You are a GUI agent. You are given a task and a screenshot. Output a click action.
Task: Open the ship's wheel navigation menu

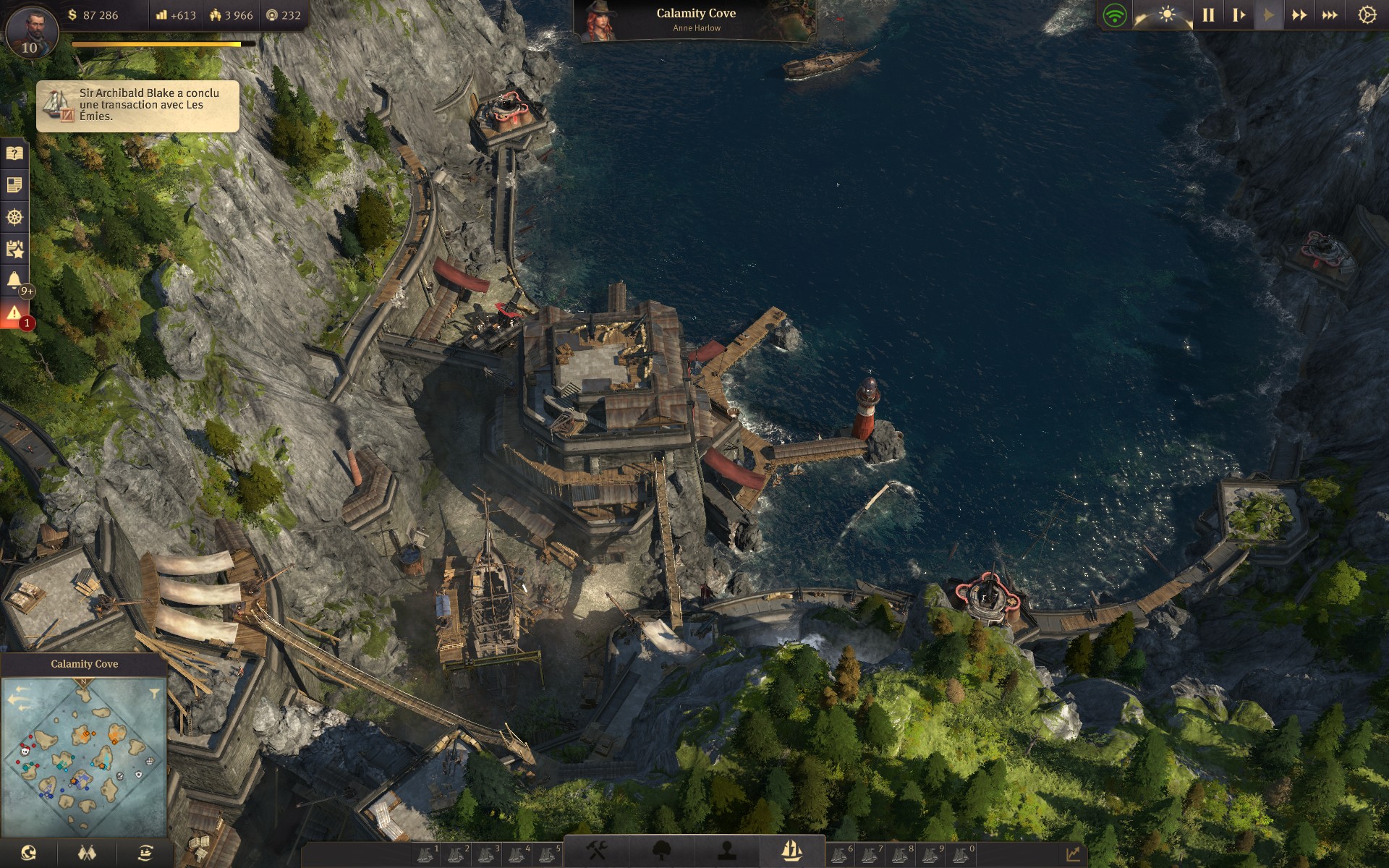(14, 217)
